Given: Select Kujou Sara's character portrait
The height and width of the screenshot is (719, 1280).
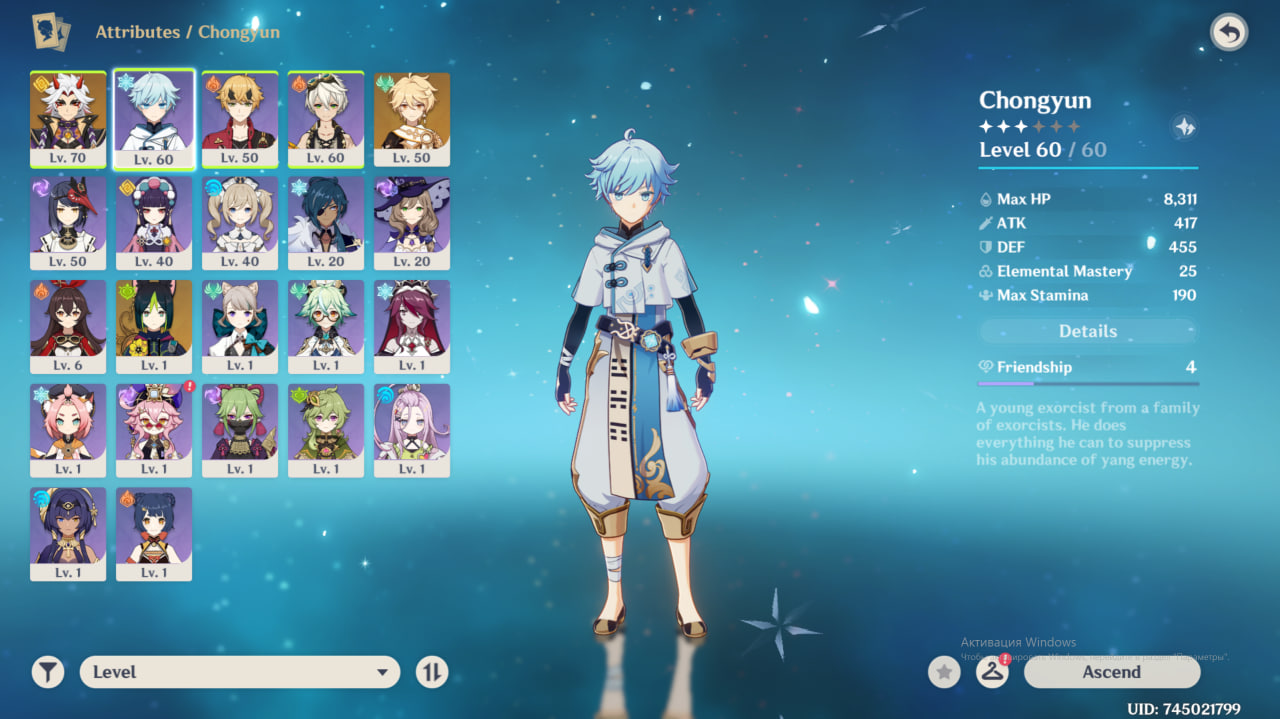Looking at the screenshot, I should tap(68, 223).
